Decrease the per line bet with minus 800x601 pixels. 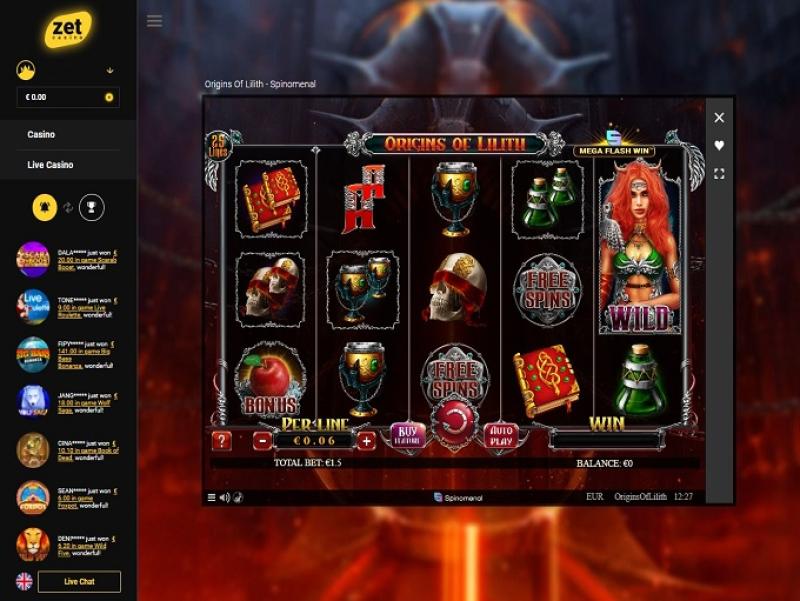coord(262,441)
